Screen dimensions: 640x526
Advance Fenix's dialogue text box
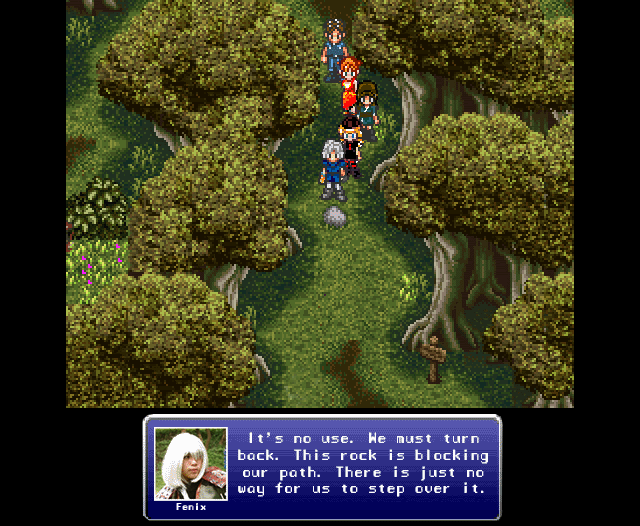pyautogui.click(x=364, y=464)
